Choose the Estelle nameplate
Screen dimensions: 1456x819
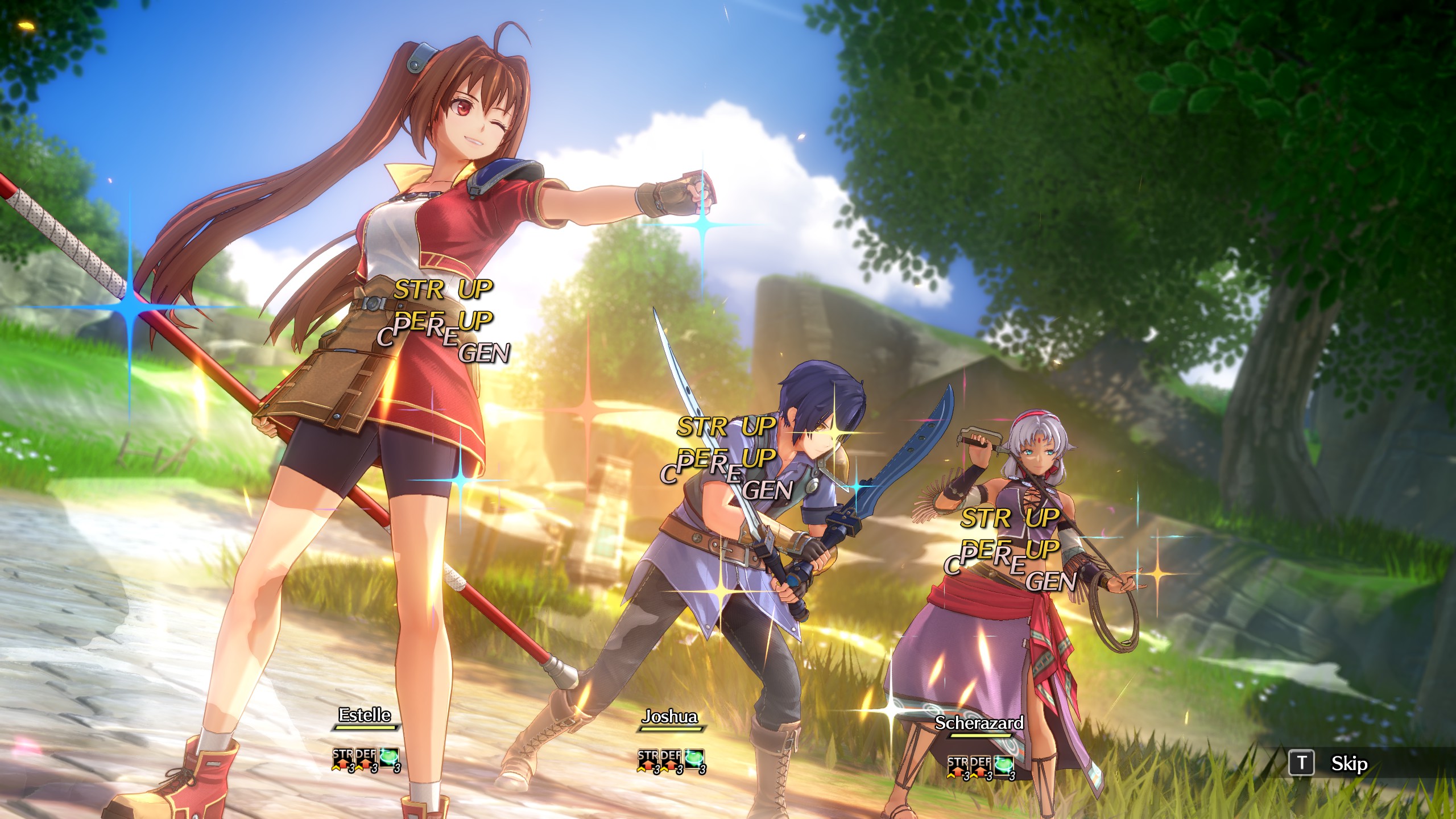[365, 715]
